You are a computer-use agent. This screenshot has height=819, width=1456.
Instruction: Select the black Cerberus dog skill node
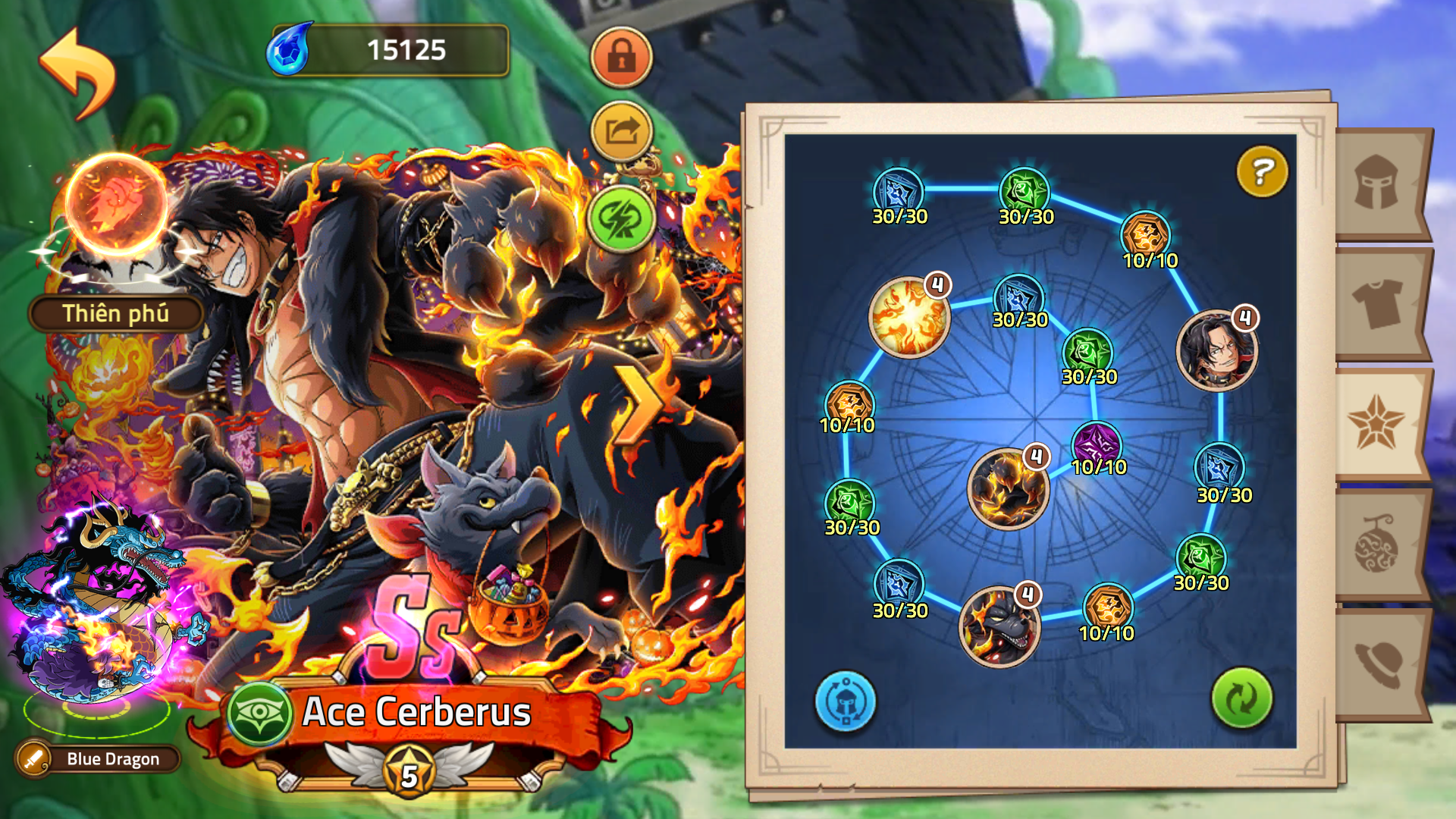coord(999,626)
